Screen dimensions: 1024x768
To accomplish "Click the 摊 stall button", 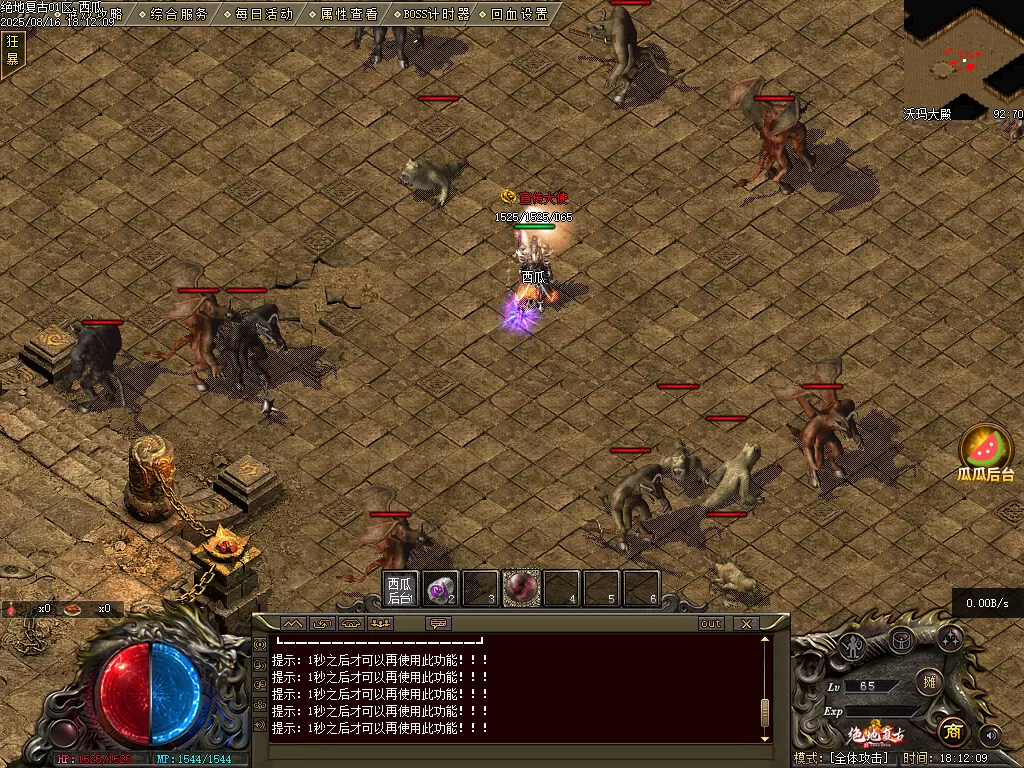I will (x=928, y=681).
